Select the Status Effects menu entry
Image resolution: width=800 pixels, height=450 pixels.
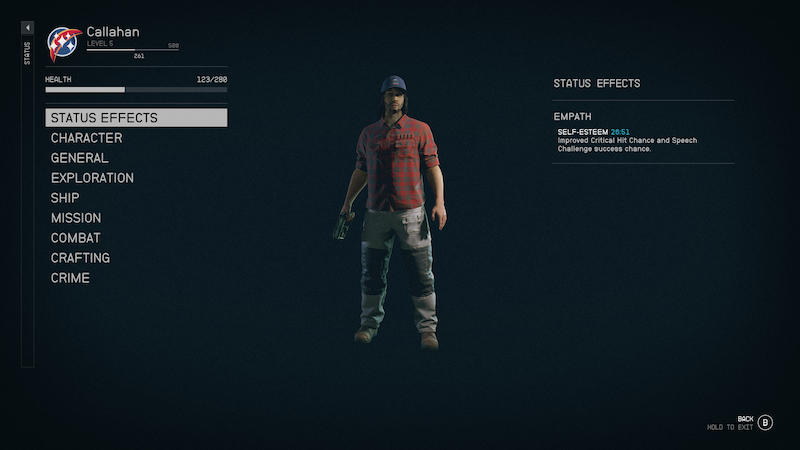[x=136, y=118]
